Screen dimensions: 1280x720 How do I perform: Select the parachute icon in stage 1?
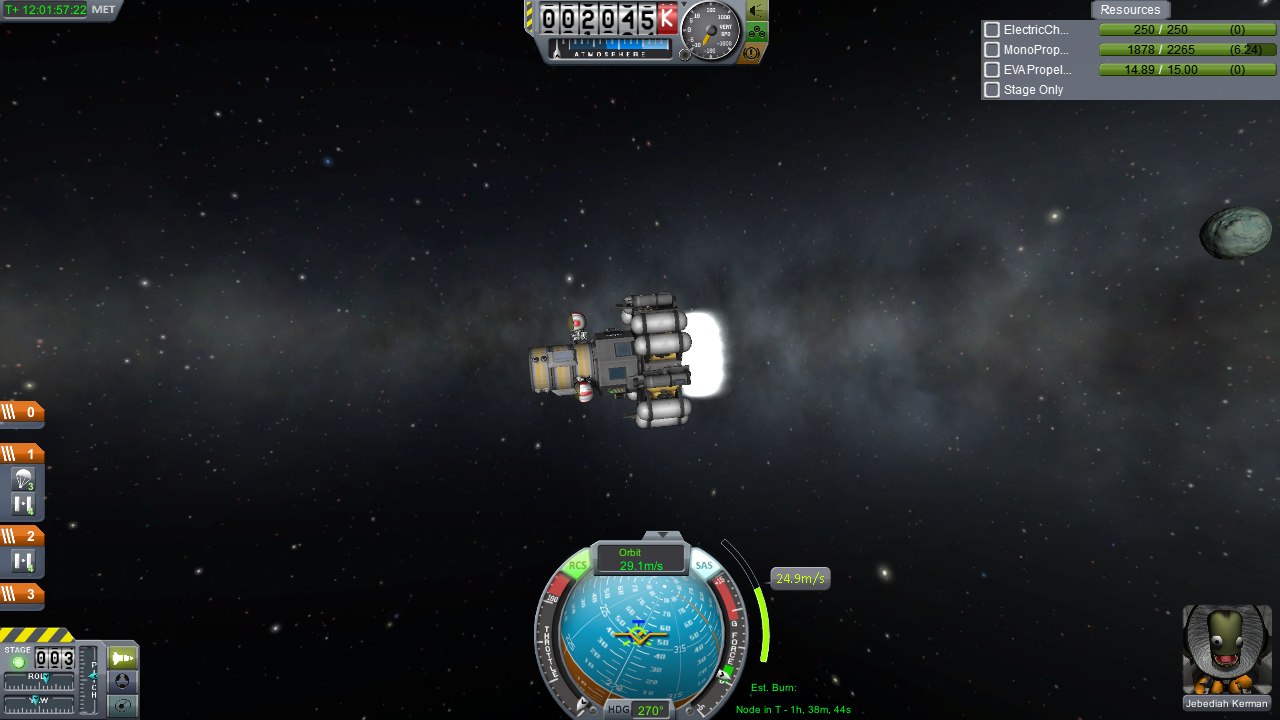(24, 479)
